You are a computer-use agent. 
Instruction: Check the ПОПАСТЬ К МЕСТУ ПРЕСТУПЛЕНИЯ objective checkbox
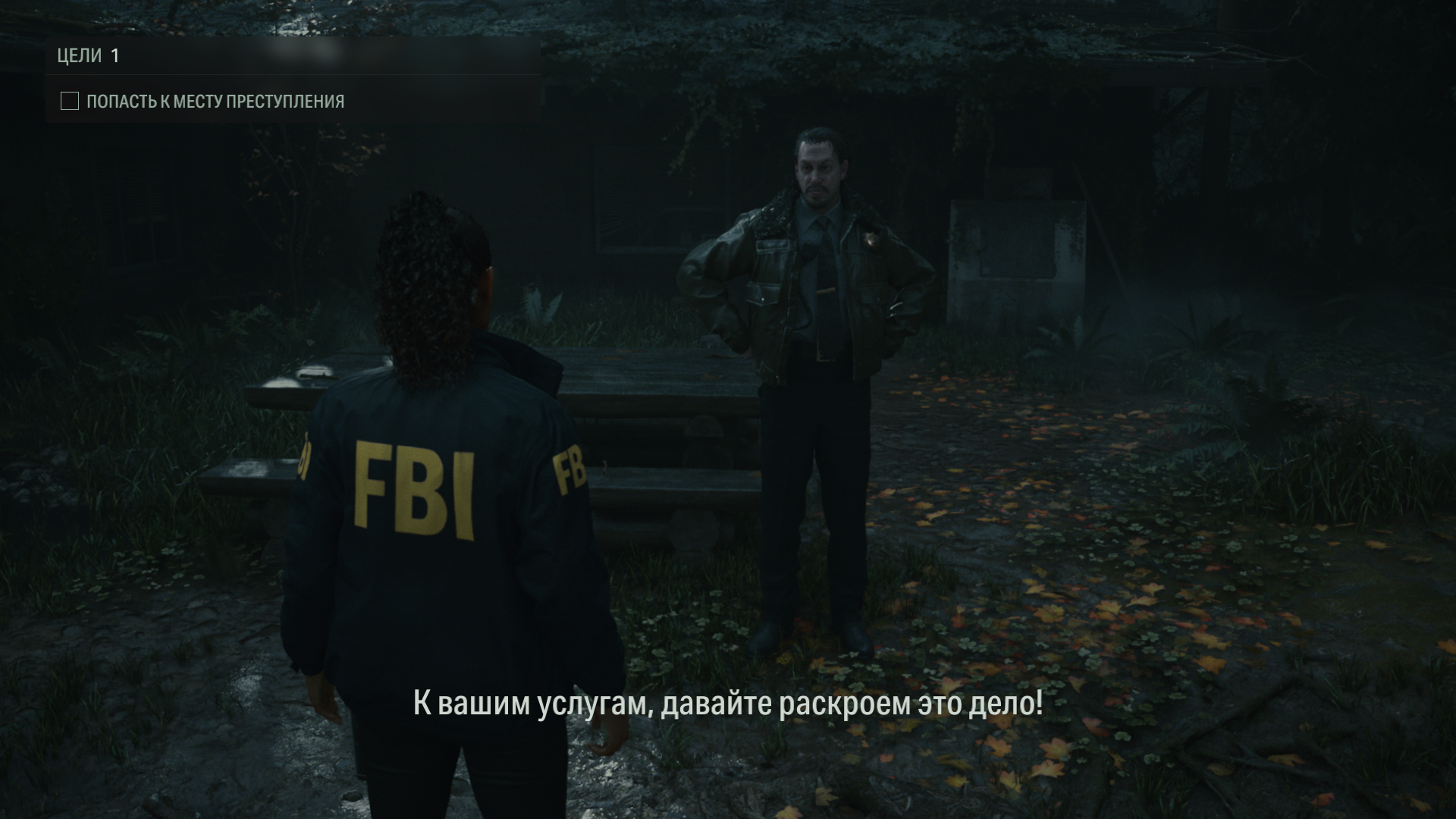click(69, 99)
